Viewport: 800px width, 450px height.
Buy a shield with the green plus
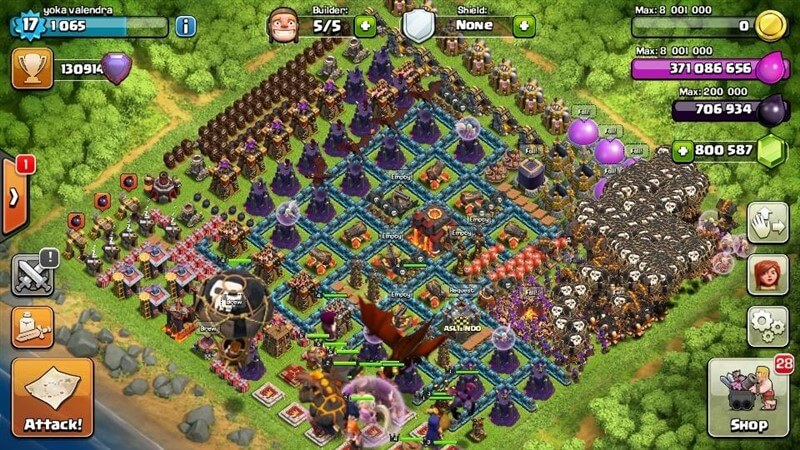pos(524,26)
